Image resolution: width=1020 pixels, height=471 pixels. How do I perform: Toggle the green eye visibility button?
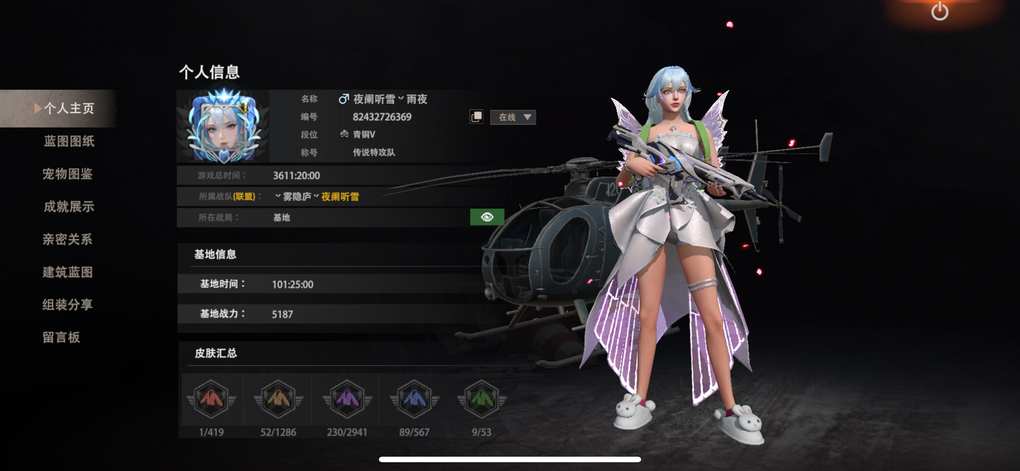[x=486, y=216]
